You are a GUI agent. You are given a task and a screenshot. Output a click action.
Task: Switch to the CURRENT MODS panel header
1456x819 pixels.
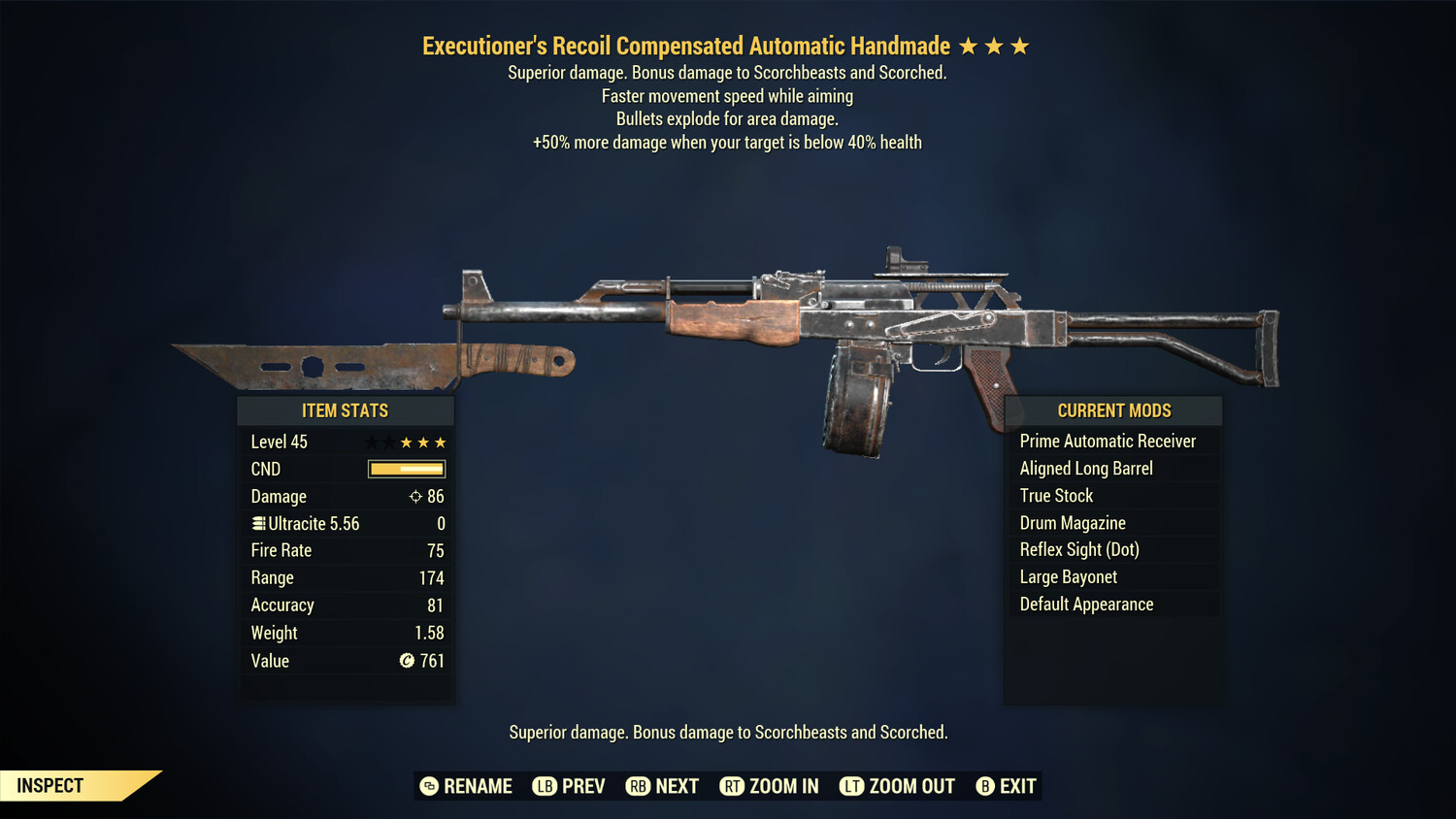coord(1113,409)
